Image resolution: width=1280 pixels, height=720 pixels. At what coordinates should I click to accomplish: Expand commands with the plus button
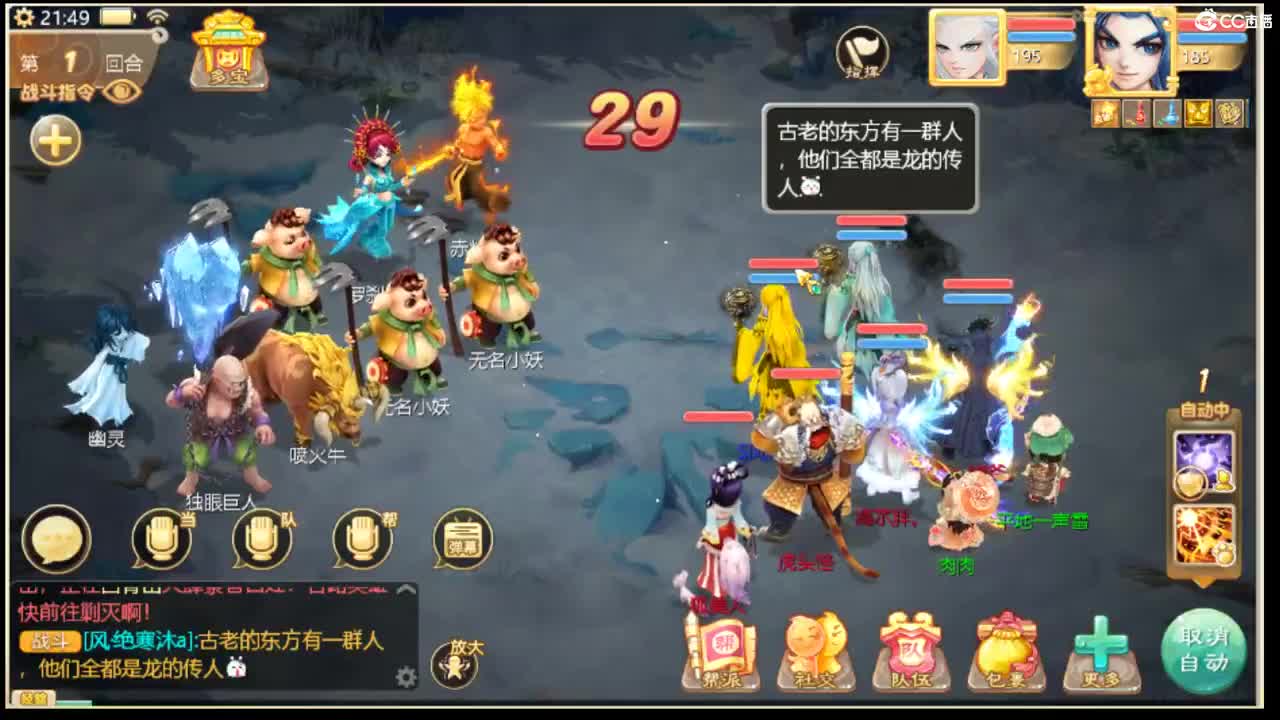pyautogui.click(x=55, y=140)
